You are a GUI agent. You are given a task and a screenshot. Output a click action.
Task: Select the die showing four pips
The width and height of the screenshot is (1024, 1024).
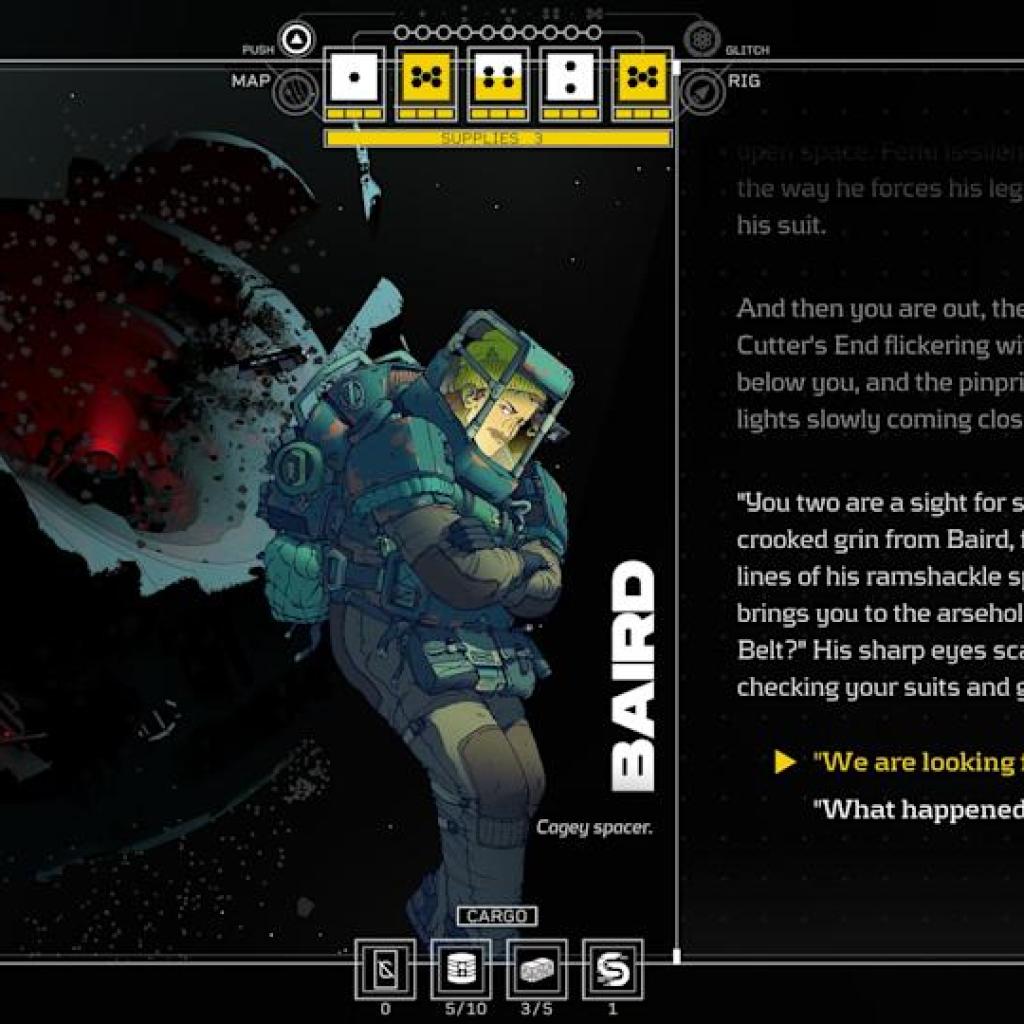500,78
